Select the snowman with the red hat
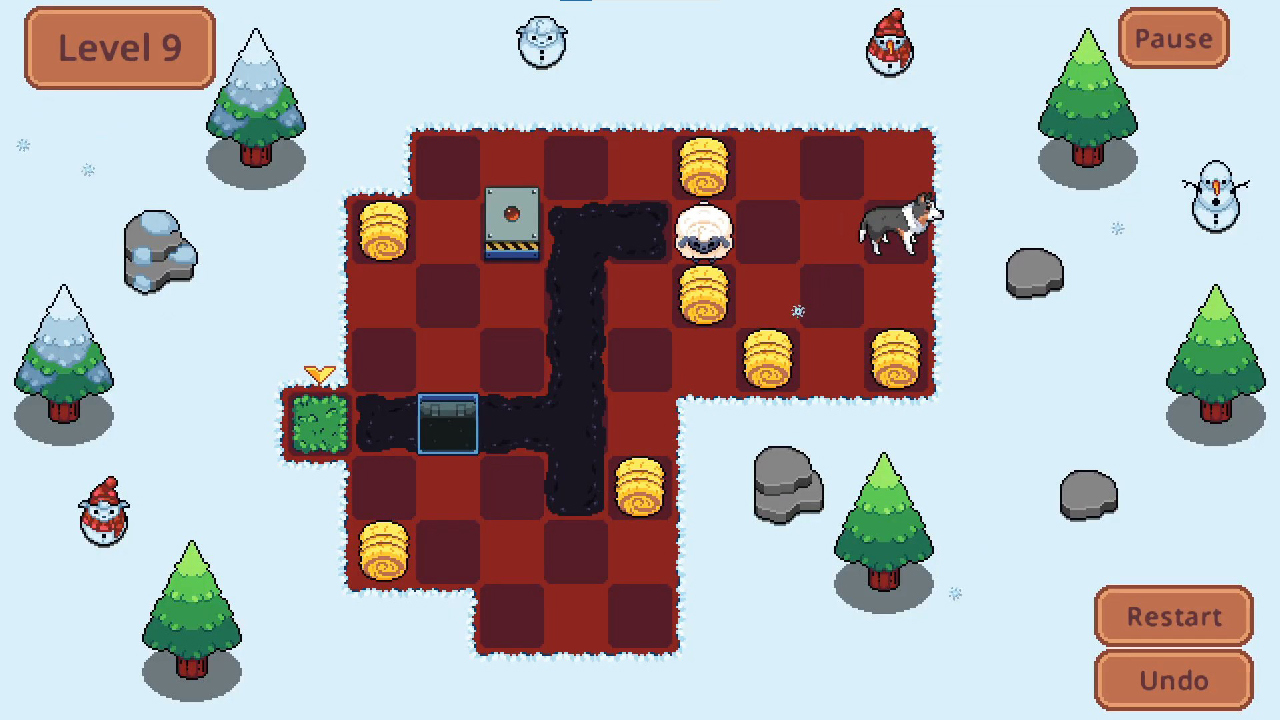 [889, 45]
